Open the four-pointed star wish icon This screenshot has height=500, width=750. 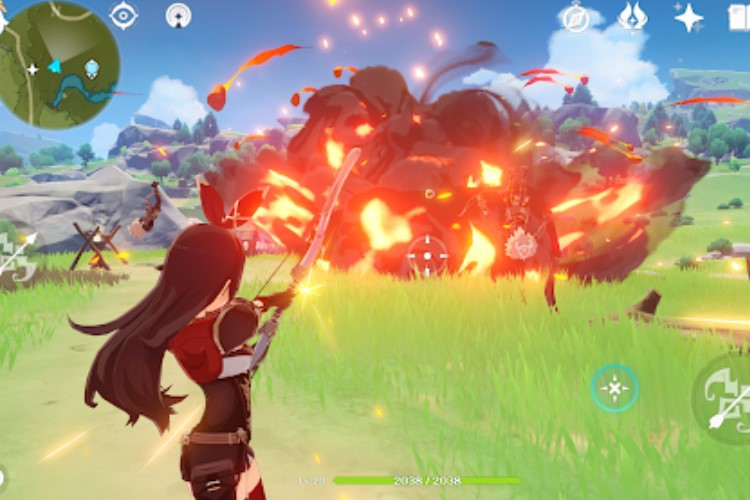click(x=688, y=16)
